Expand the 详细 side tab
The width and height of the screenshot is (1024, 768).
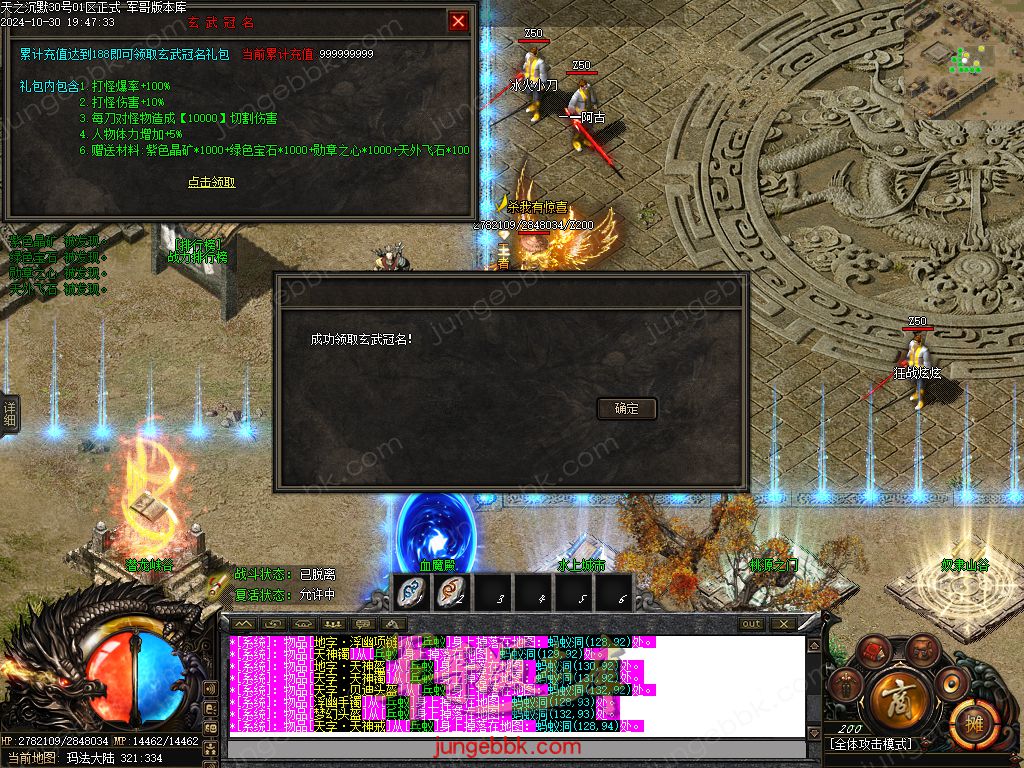pyautogui.click(x=9, y=413)
